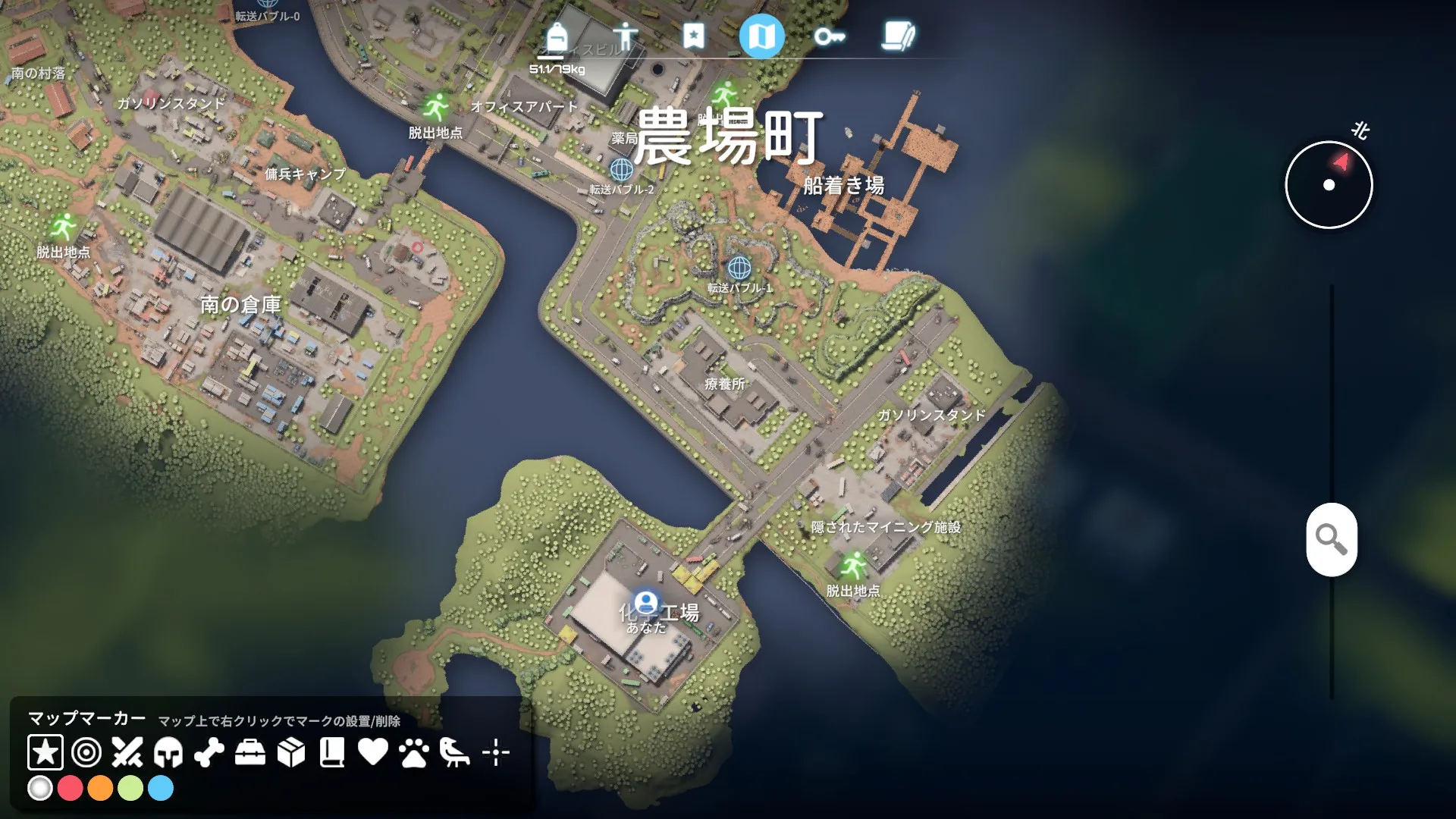Select the toolbox marker icon
This screenshot has height=819, width=1456.
tap(250, 752)
